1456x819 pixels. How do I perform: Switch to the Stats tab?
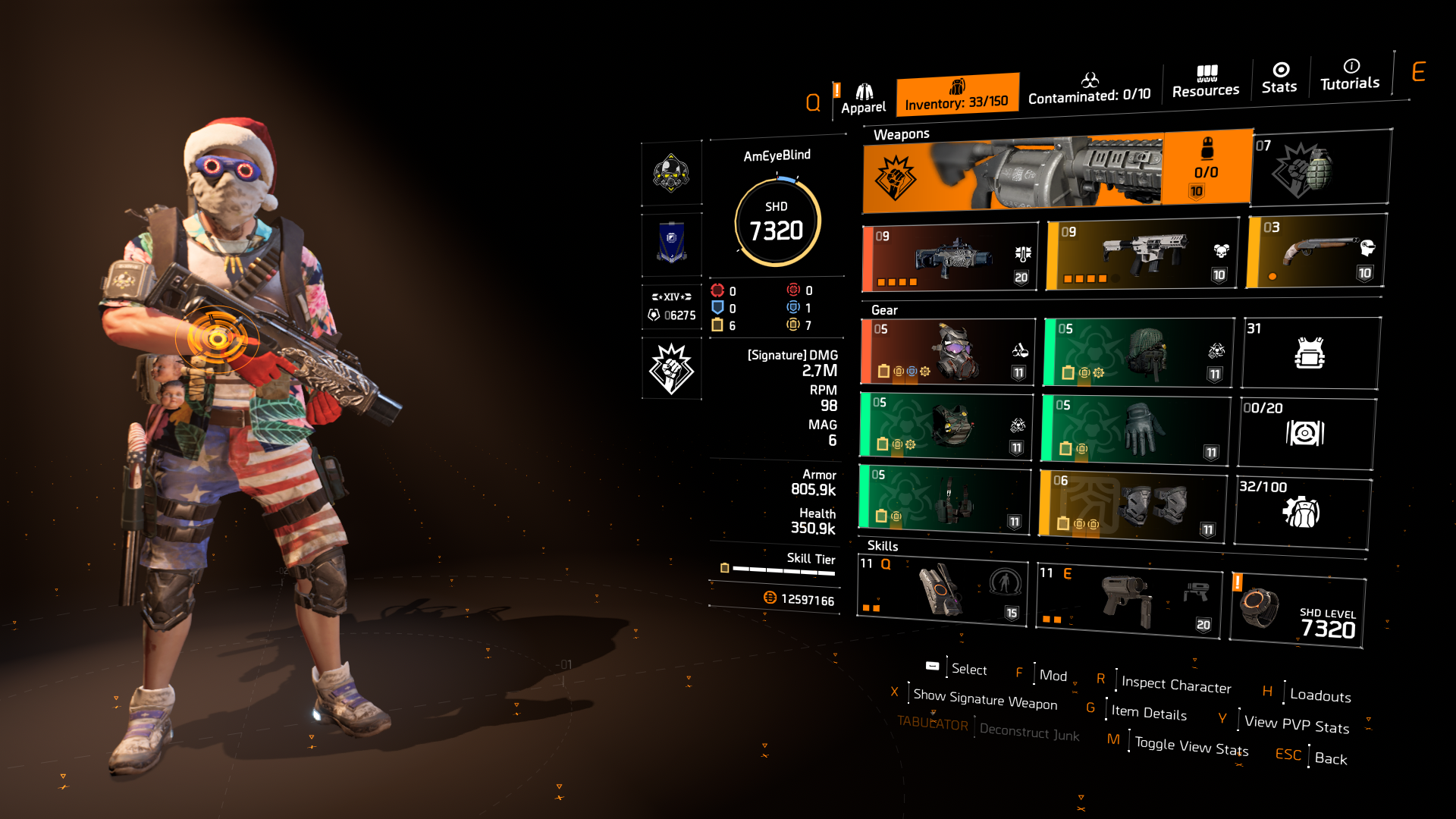(x=1279, y=80)
